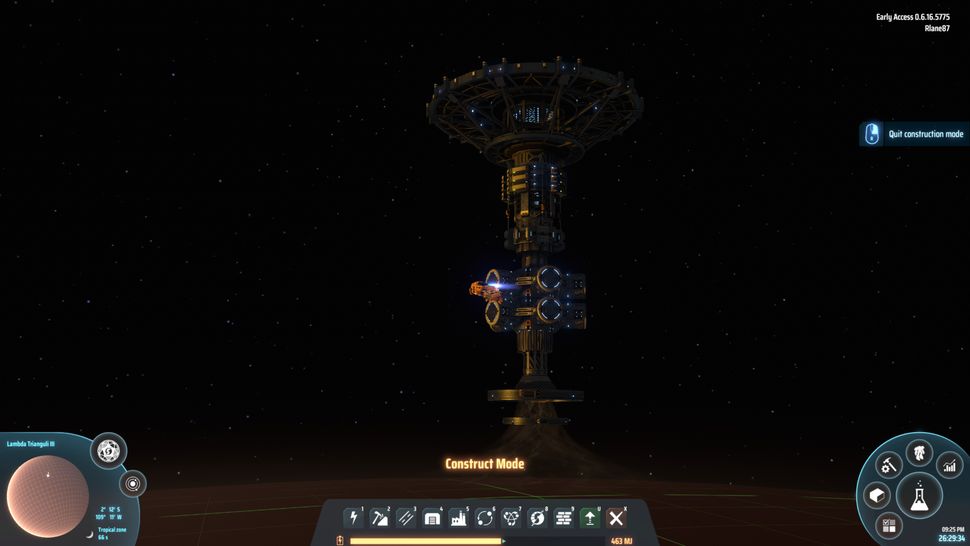Open the Dyson sphere editor icon
This screenshot has height=546, width=970.
[108, 451]
